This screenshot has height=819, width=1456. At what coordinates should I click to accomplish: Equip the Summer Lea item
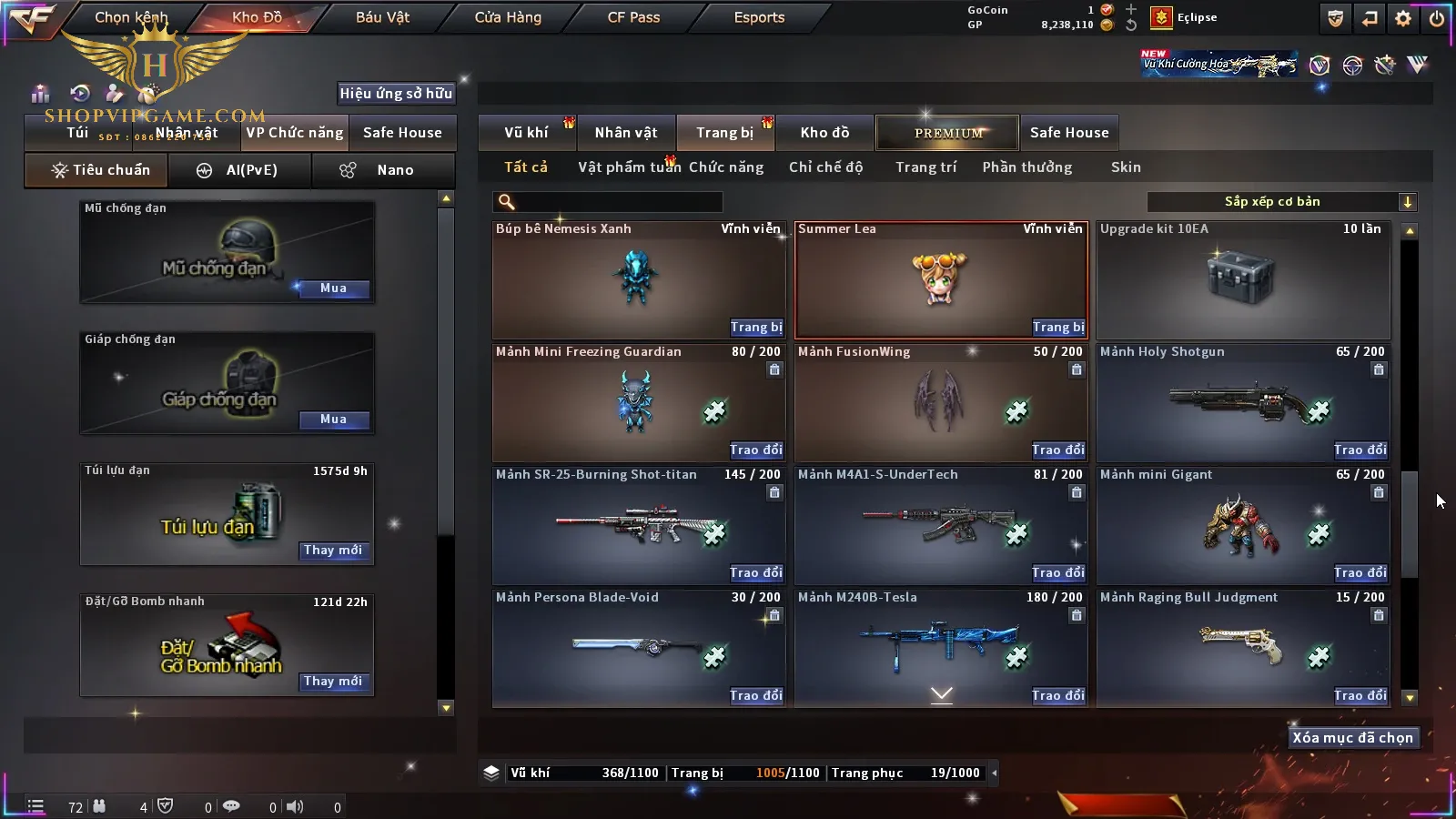click(1057, 328)
